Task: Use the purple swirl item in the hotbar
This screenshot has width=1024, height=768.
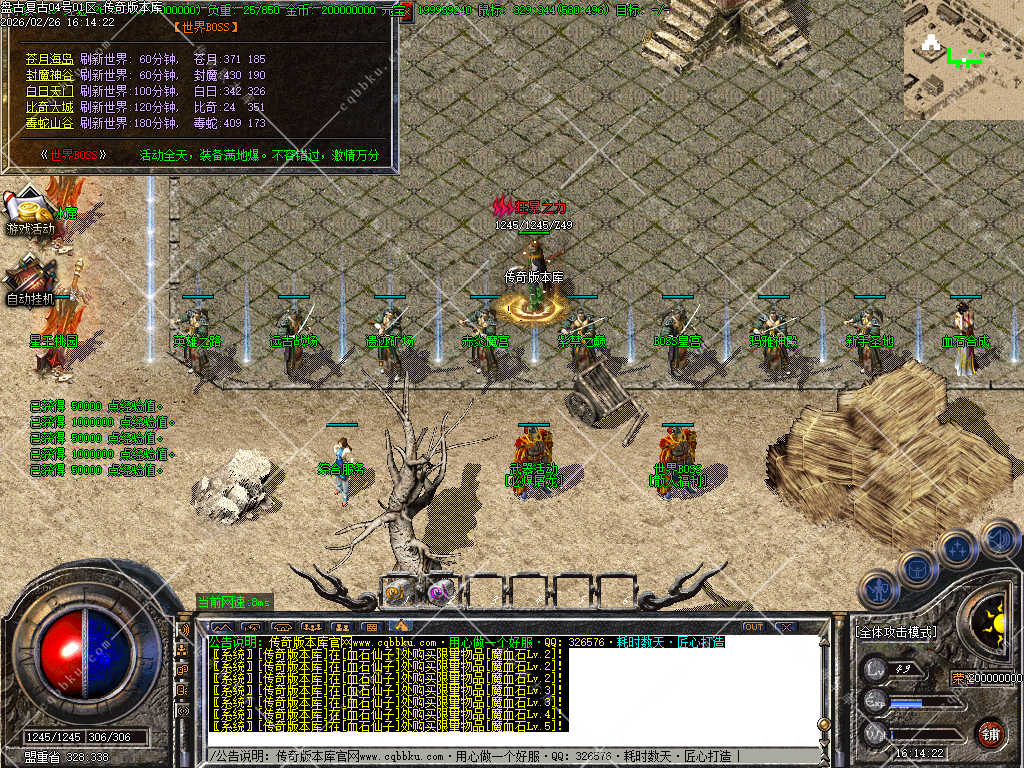Action: 440,591
